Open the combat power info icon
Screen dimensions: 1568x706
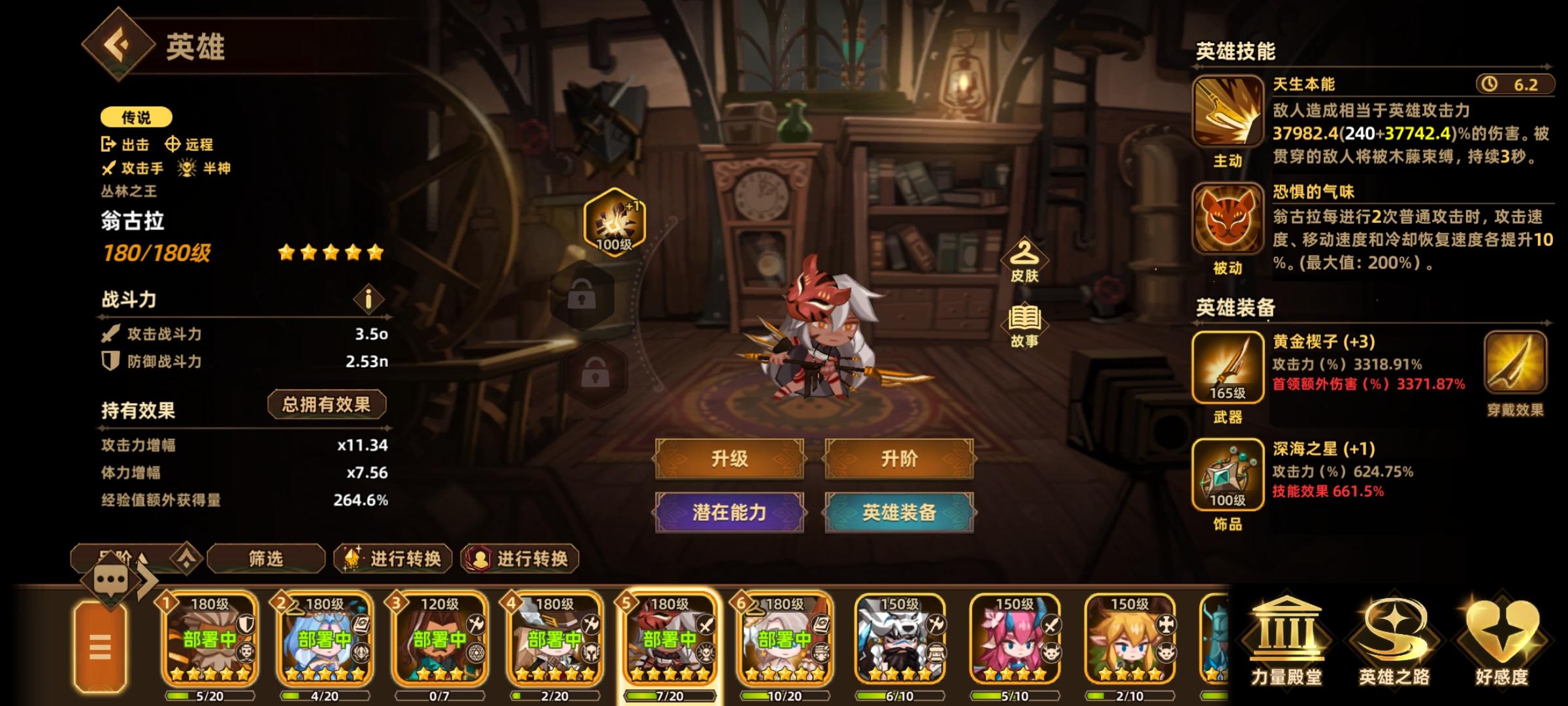click(368, 297)
